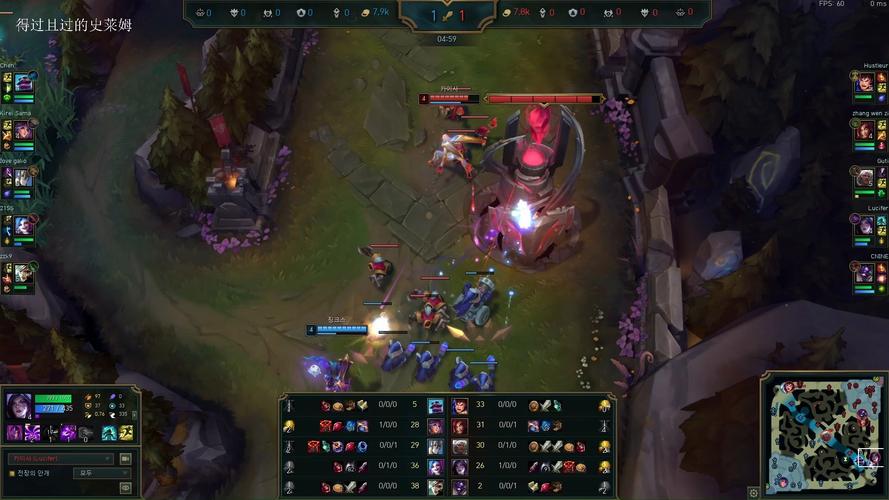
Task: Select Kai'Sa's portrait in the champion panel
Action: 20,405
